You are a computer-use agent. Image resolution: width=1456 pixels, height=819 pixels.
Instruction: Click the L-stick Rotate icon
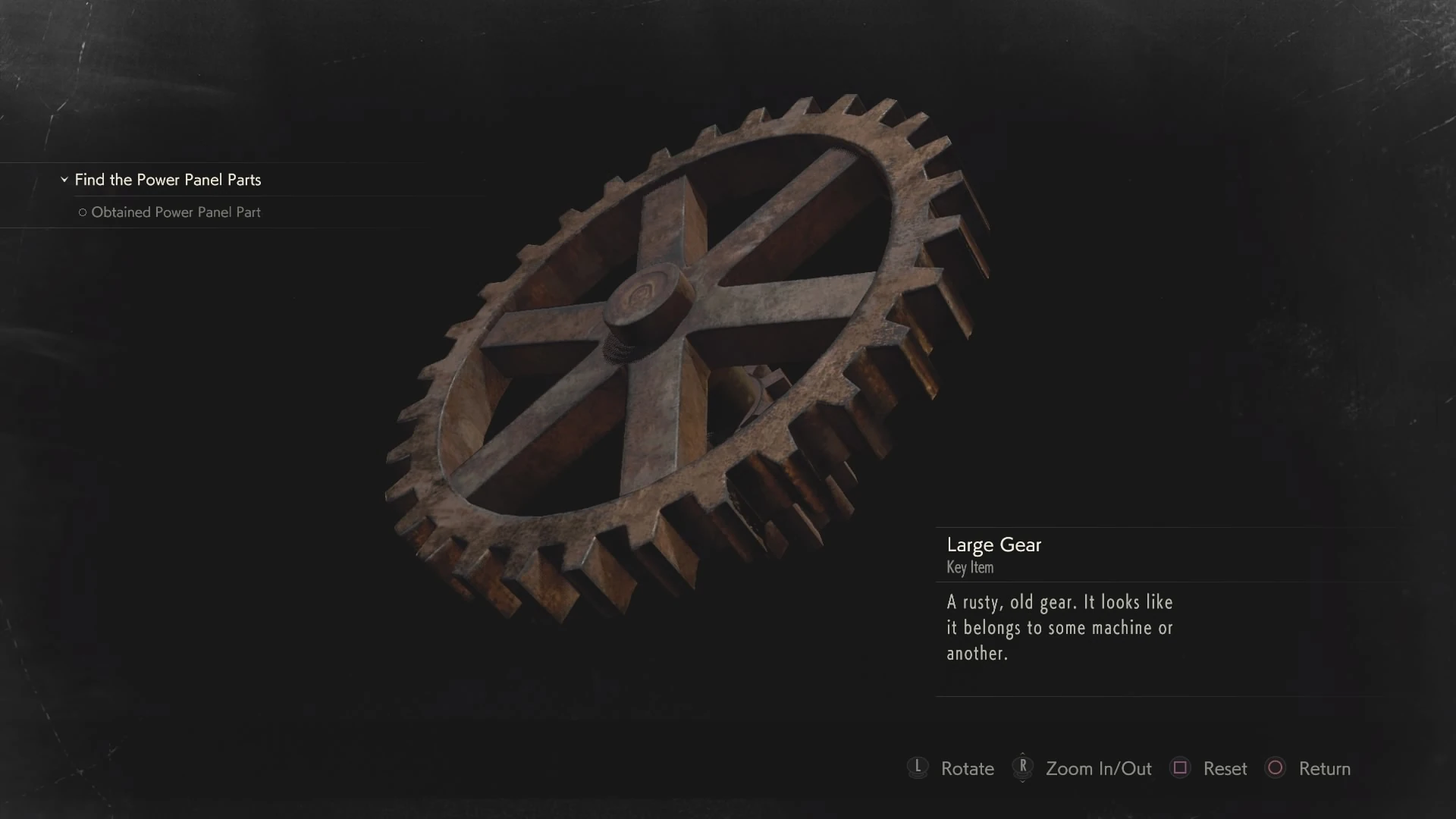(x=918, y=768)
